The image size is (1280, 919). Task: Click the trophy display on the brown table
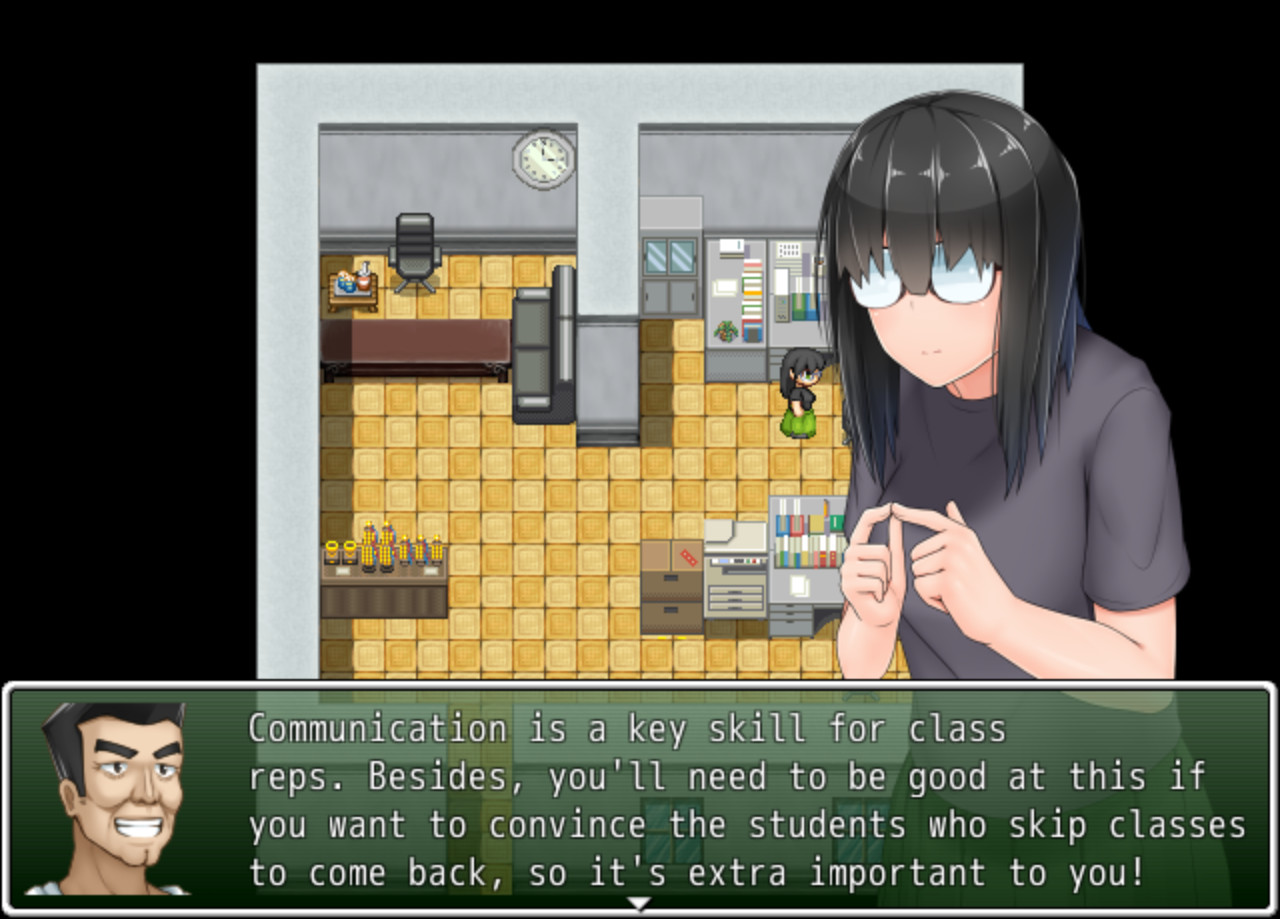[x=385, y=555]
